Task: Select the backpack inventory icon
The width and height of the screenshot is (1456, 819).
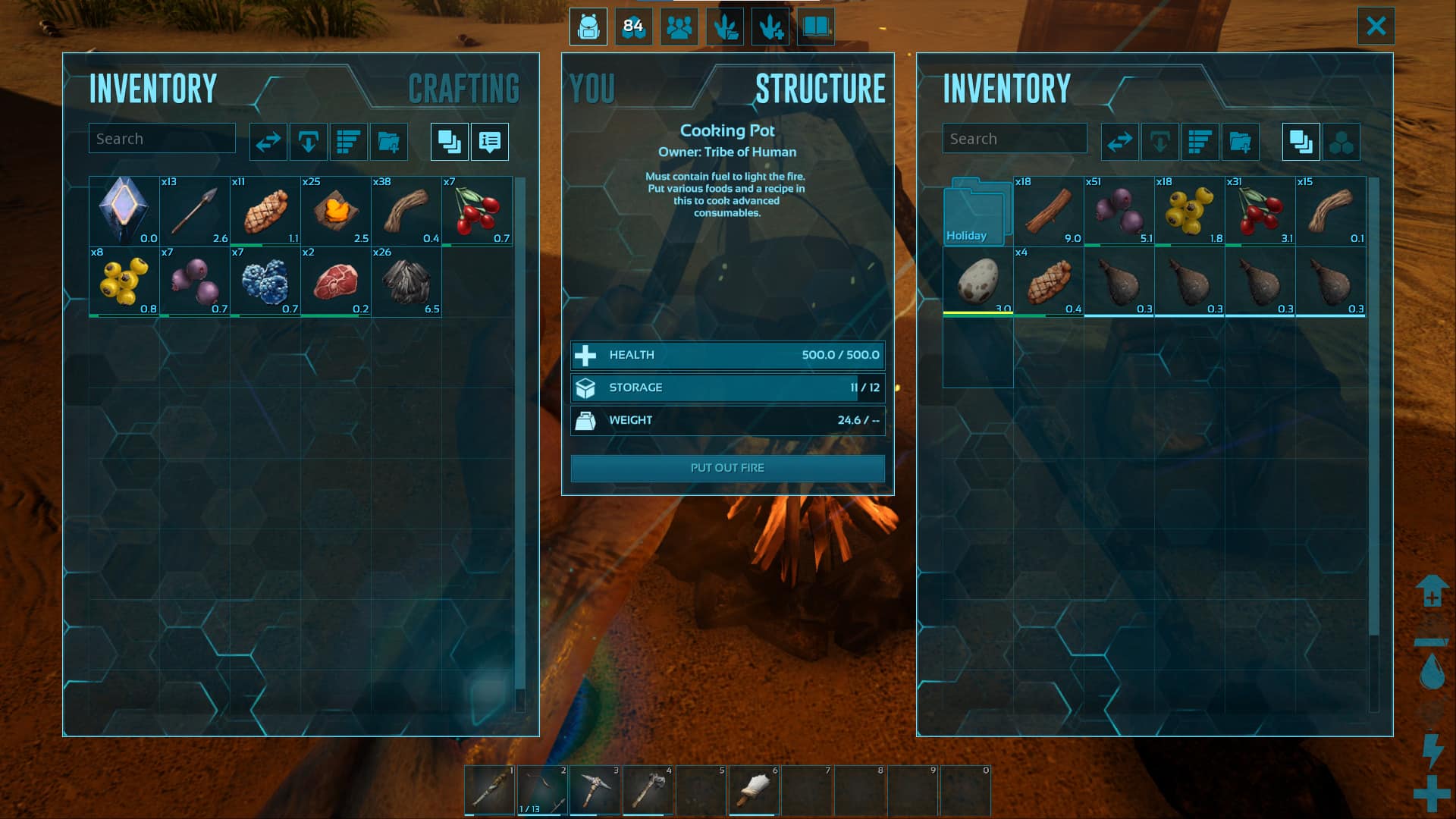Action: [x=588, y=27]
